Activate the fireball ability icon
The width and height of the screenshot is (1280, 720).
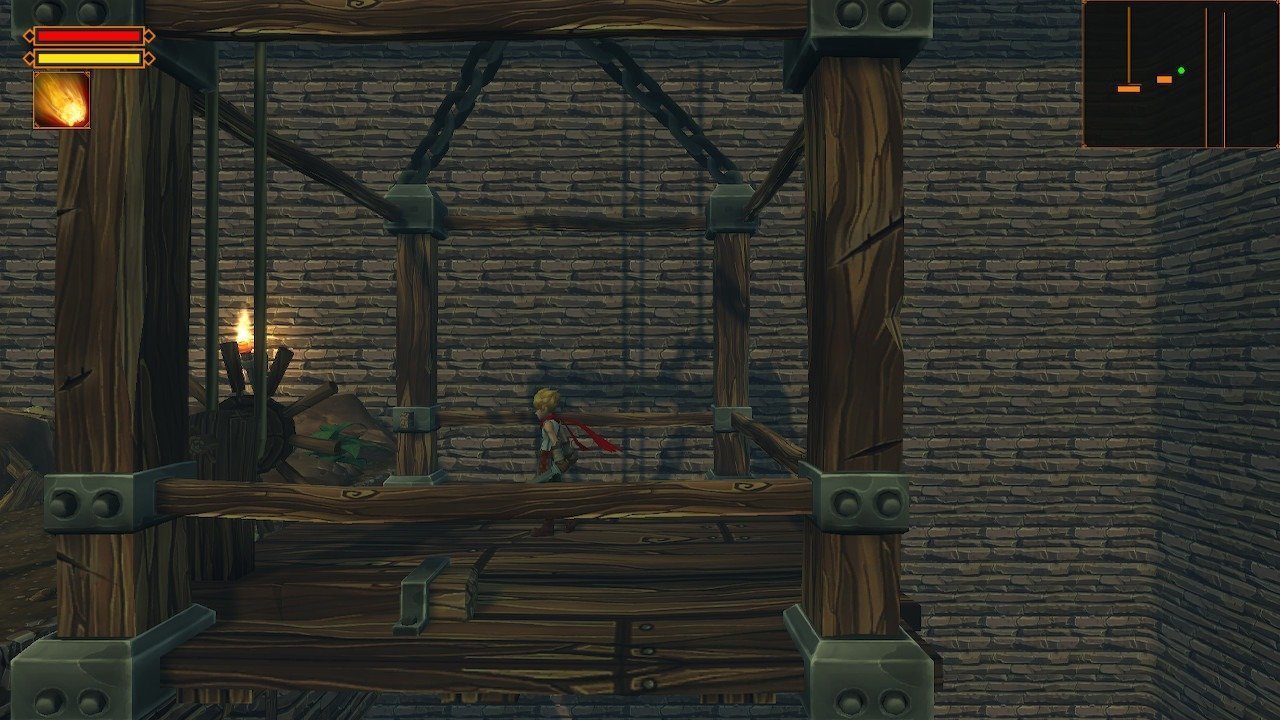[x=62, y=100]
